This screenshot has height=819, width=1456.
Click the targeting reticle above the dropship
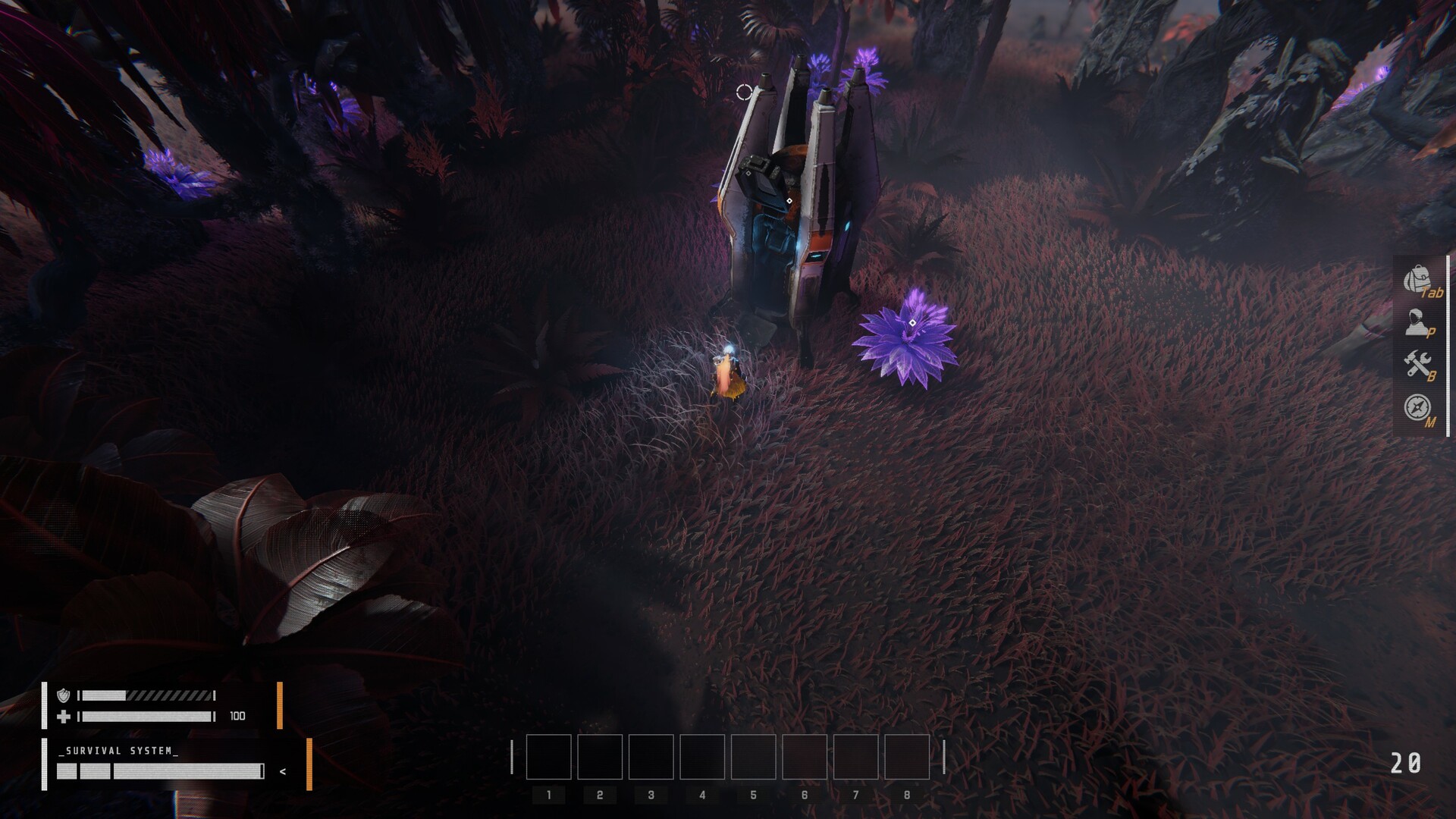click(744, 92)
